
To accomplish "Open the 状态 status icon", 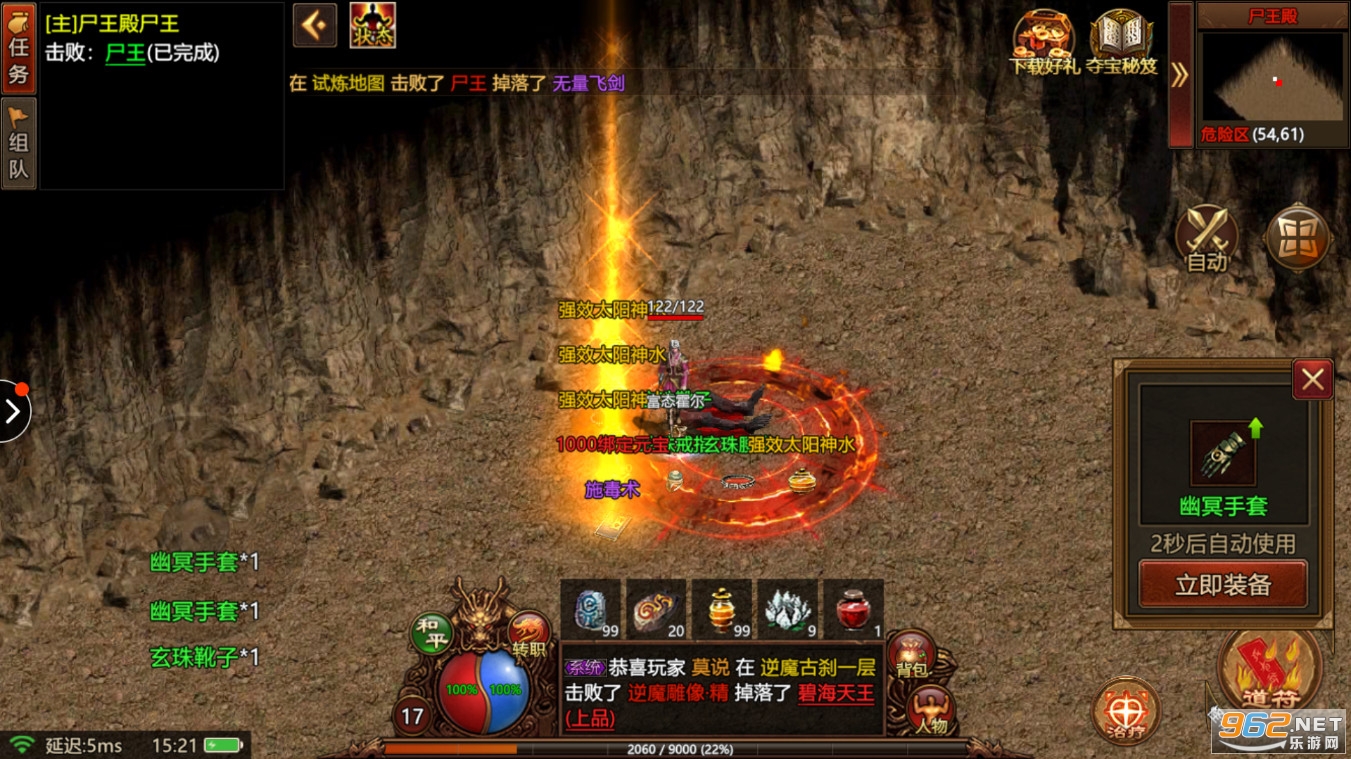I will tap(372, 26).
